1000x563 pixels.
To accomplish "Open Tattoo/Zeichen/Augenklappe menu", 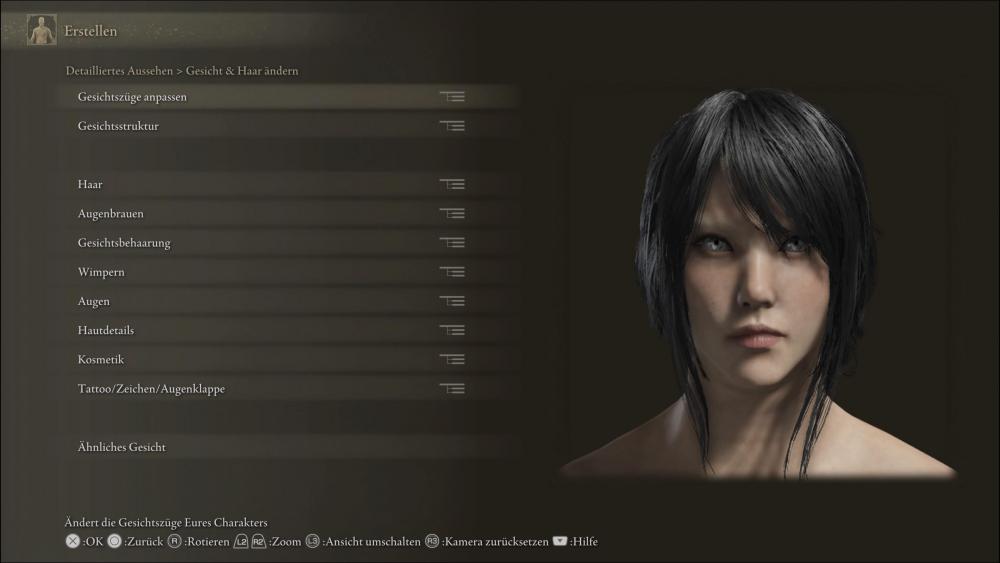I will (x=151, y=388).
